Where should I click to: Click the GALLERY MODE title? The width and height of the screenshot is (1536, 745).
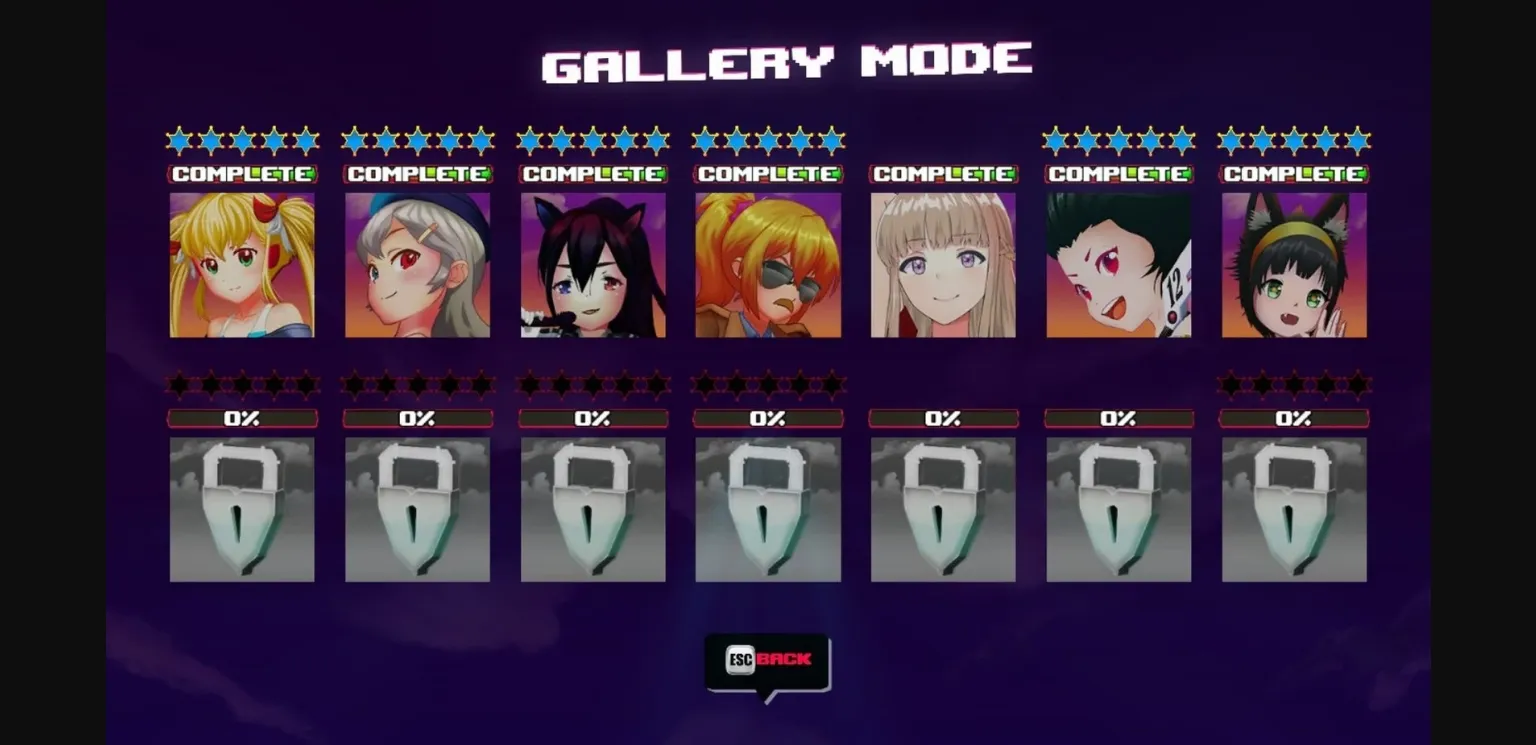tap(787, 62)
